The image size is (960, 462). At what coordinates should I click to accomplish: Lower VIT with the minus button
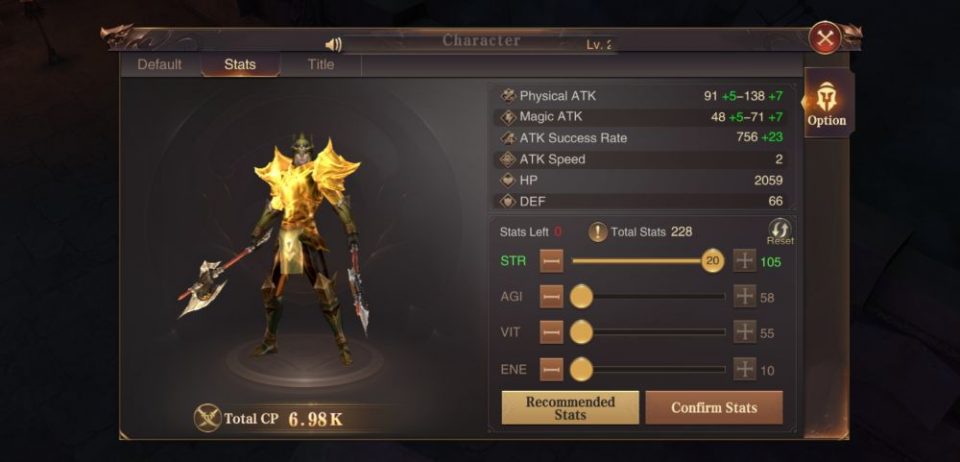(551, 333)
